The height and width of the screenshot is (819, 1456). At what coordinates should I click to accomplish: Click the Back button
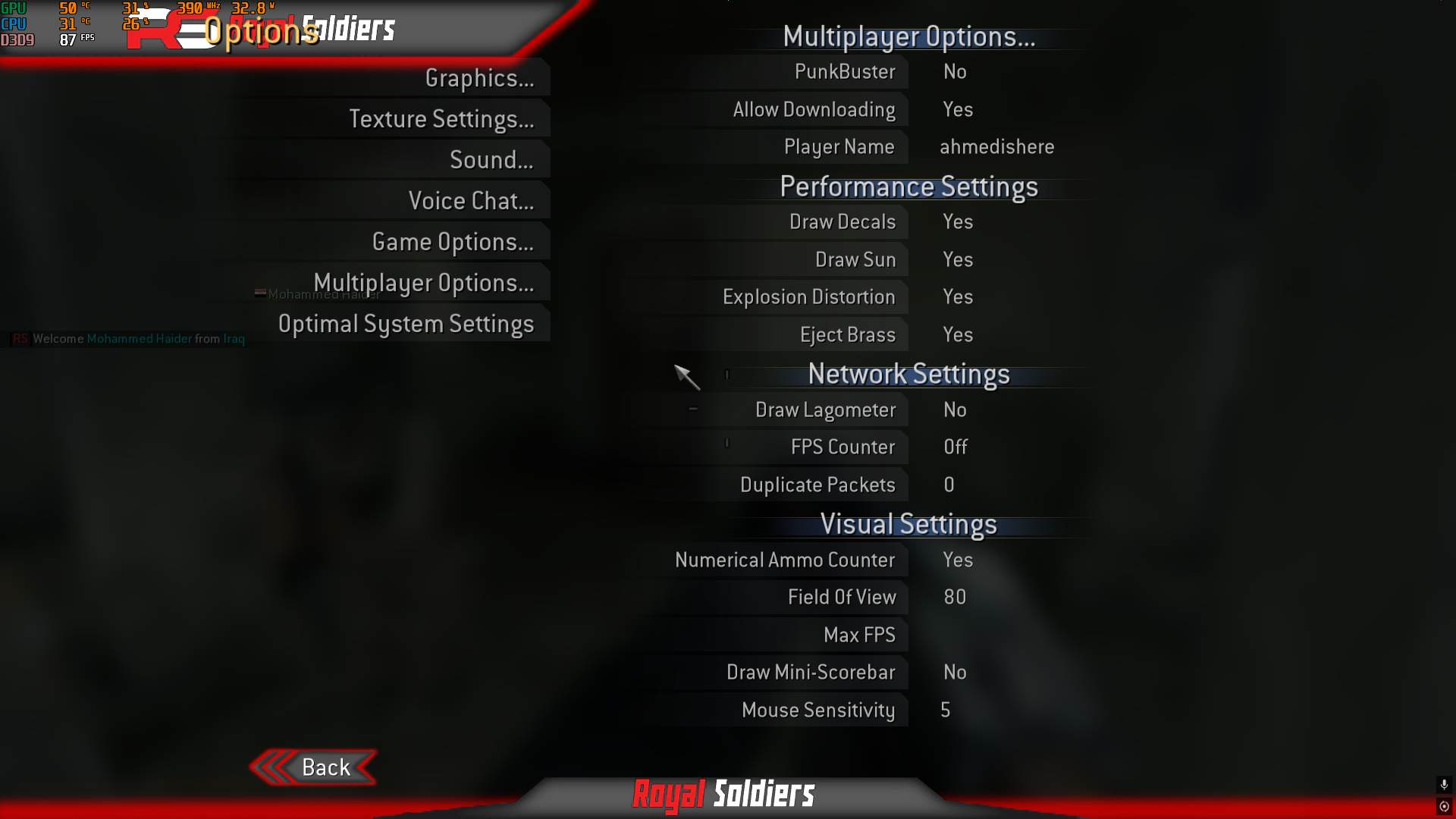325,767
